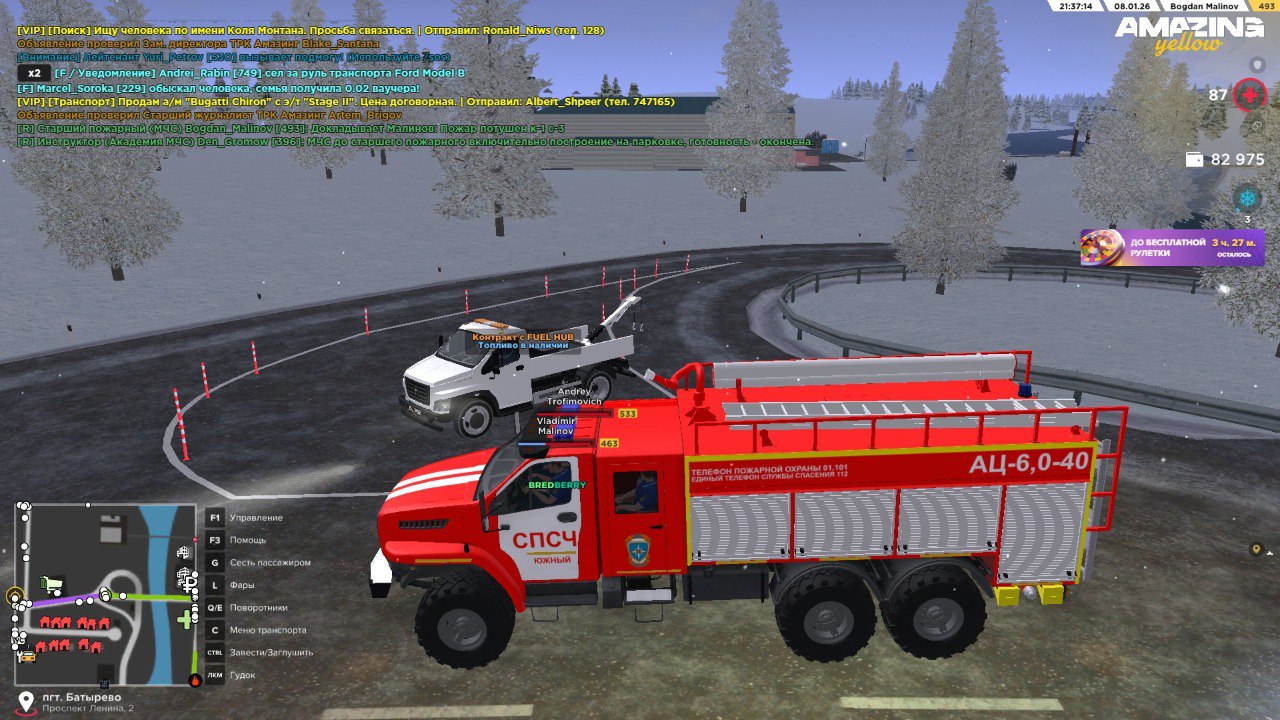Viewport: 1280px width, 720px height.
Task: Click the grey shield armor icon
Action: (x=1257, y=64)
